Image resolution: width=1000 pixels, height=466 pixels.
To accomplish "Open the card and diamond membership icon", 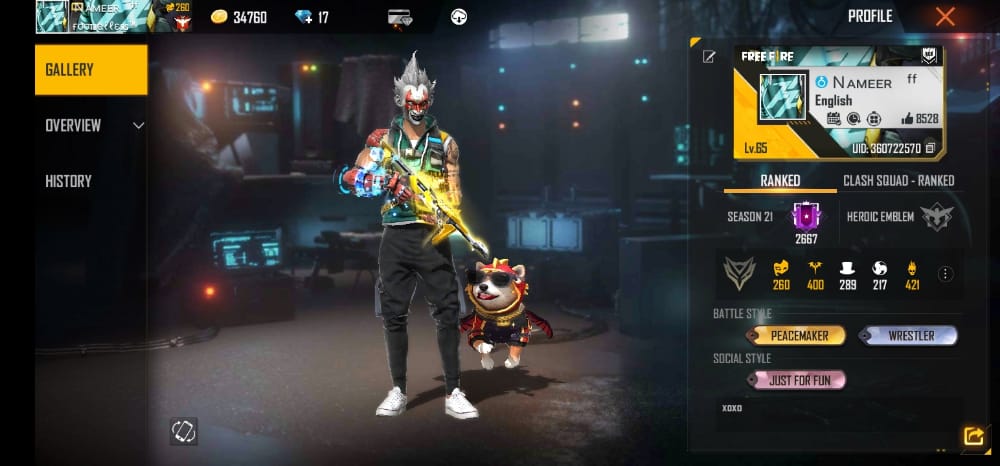I will [x=399, y=17].
